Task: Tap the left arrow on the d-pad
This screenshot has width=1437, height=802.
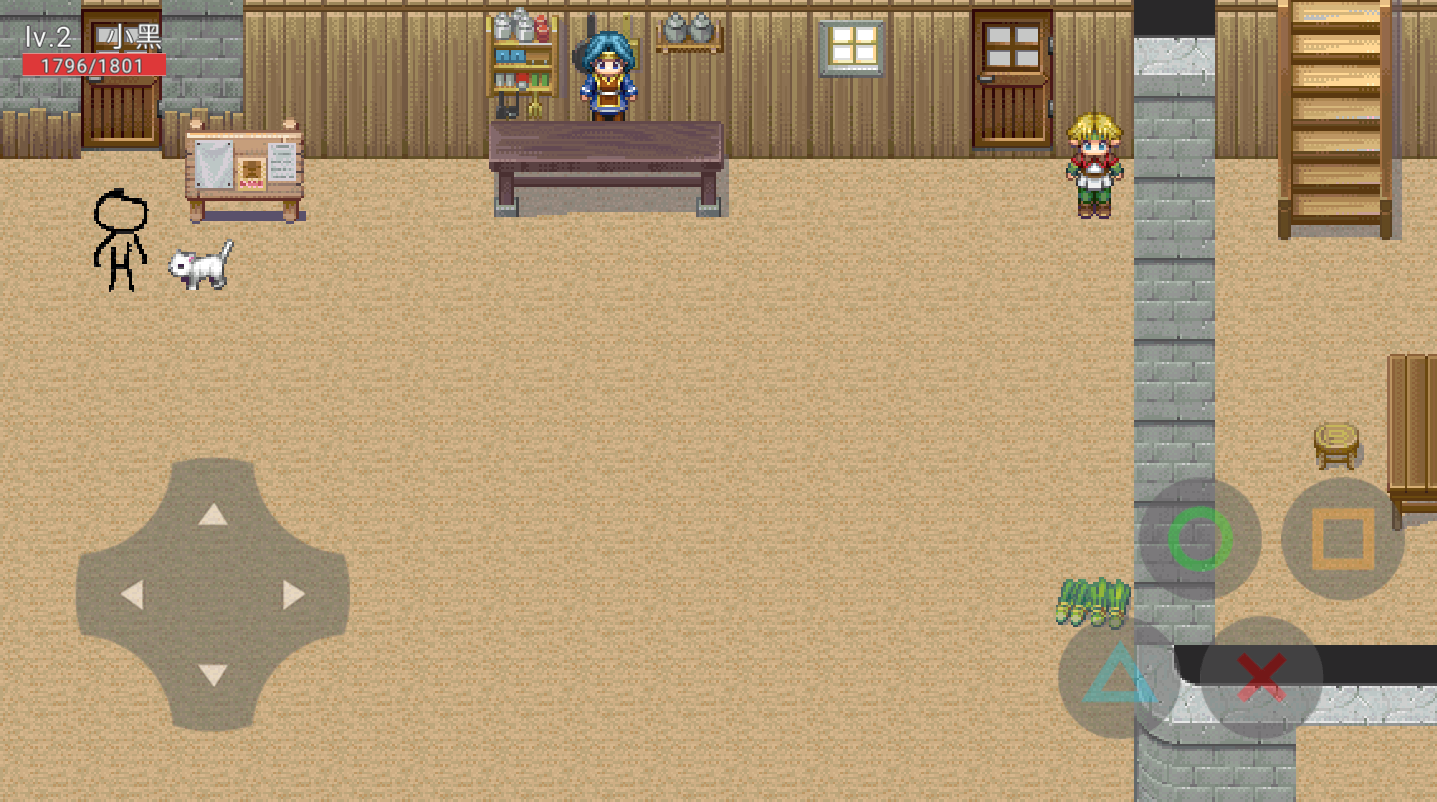Action: [x=132, y=595]
